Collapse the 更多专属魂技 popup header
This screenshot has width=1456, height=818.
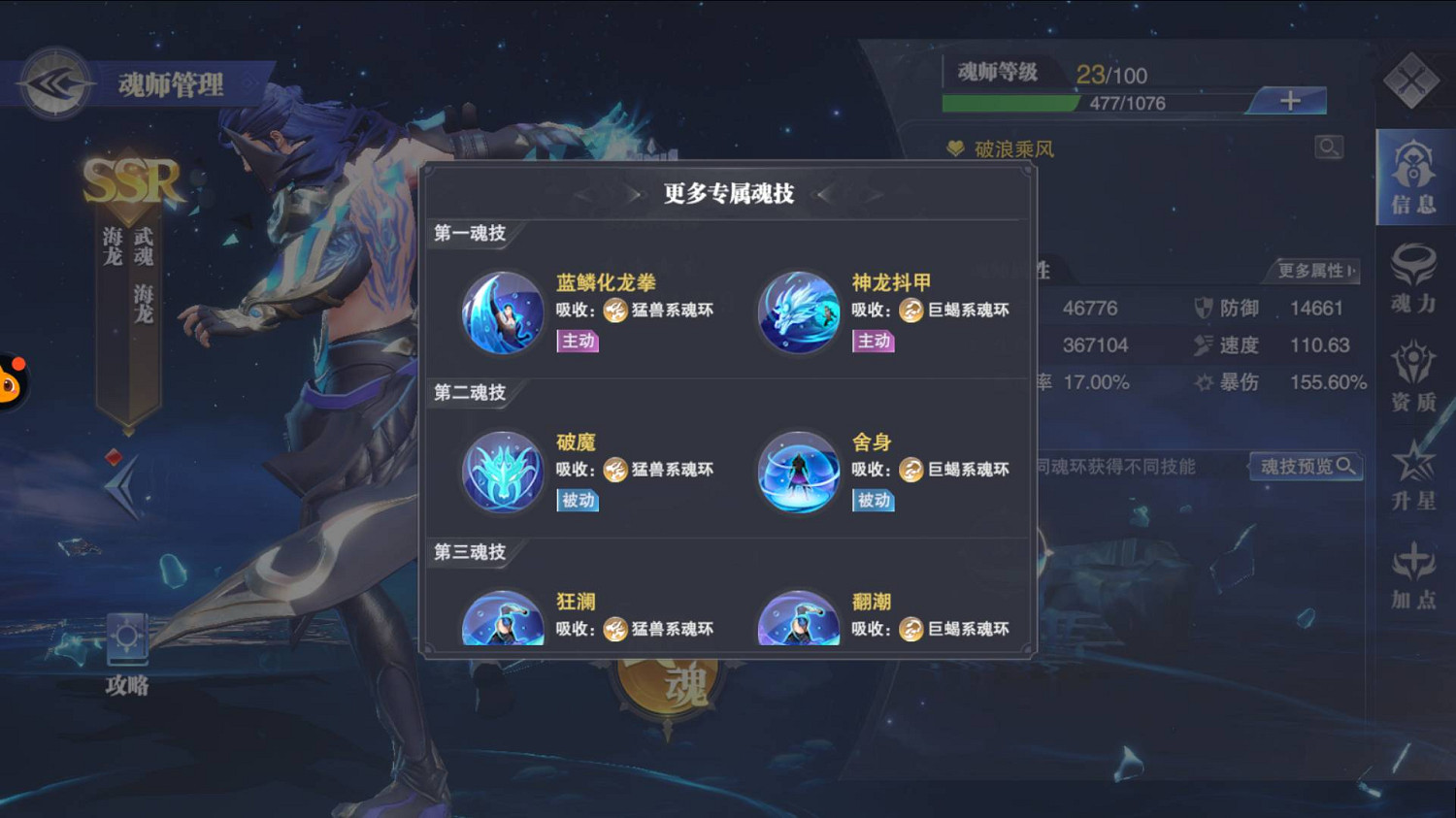pos(728,193)
